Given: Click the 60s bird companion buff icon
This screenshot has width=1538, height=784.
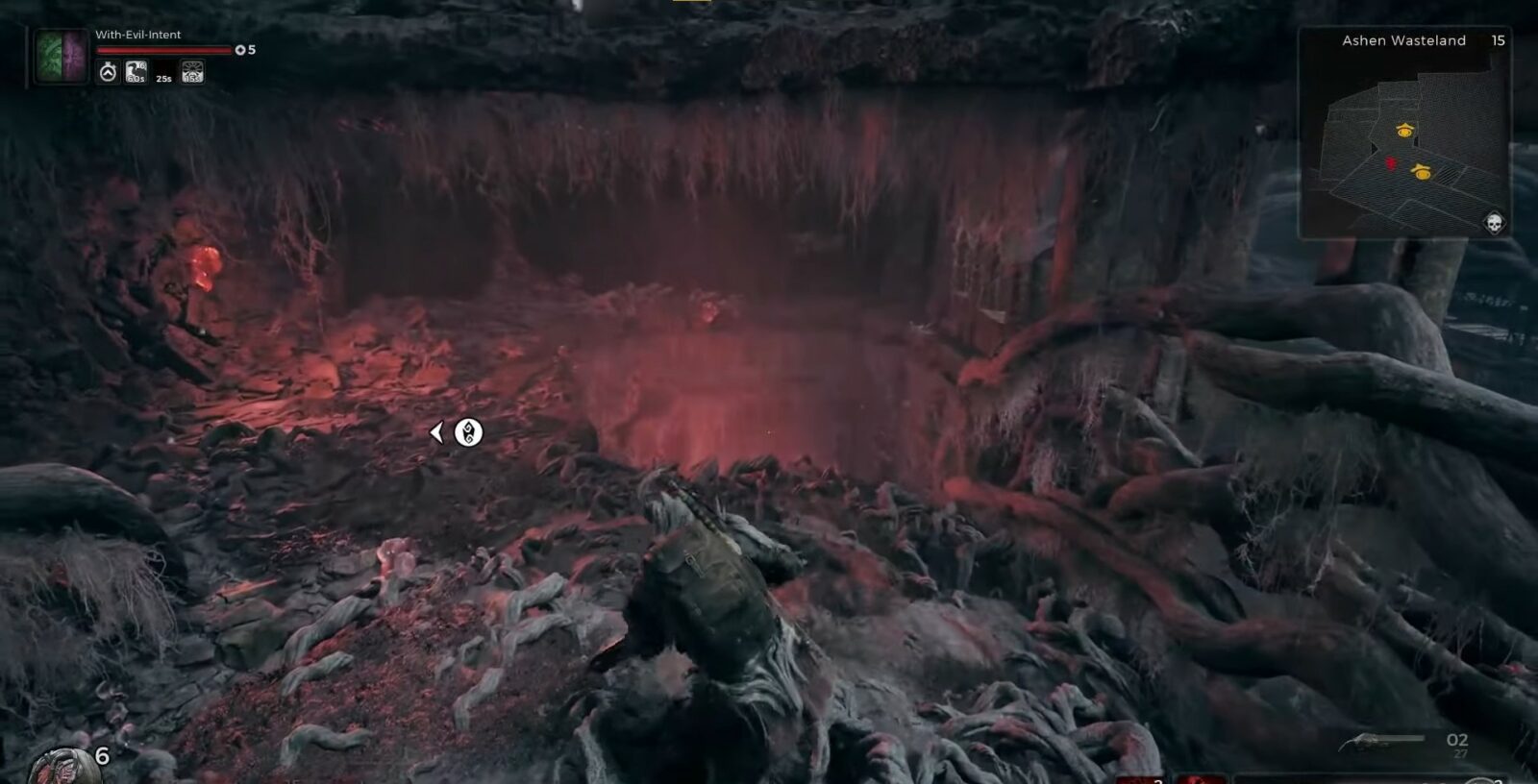Looking at the screenshot, I should tap(136, 71).
